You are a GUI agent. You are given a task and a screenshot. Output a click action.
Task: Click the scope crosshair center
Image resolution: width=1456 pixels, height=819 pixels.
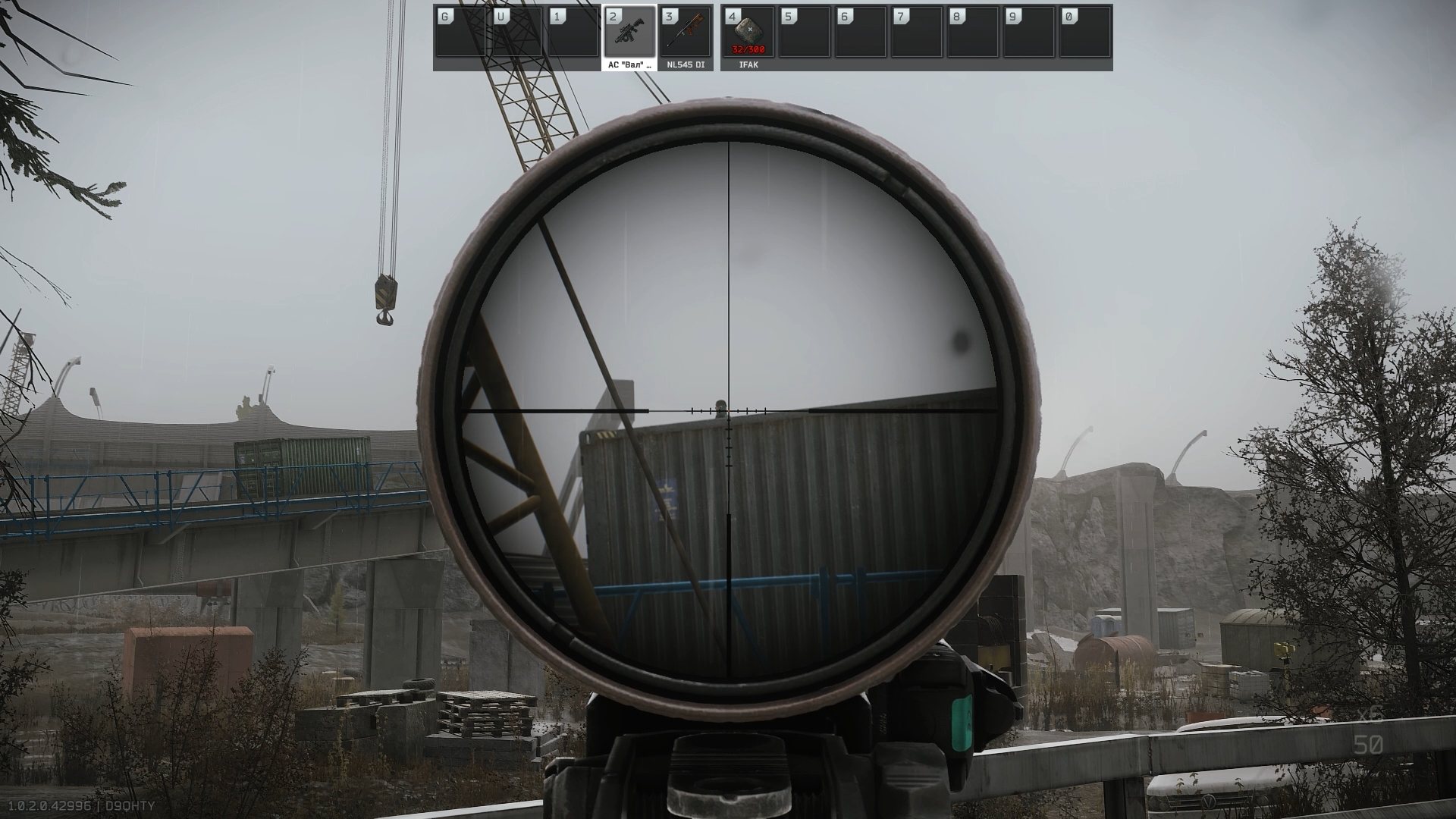(x=728, y=412)
